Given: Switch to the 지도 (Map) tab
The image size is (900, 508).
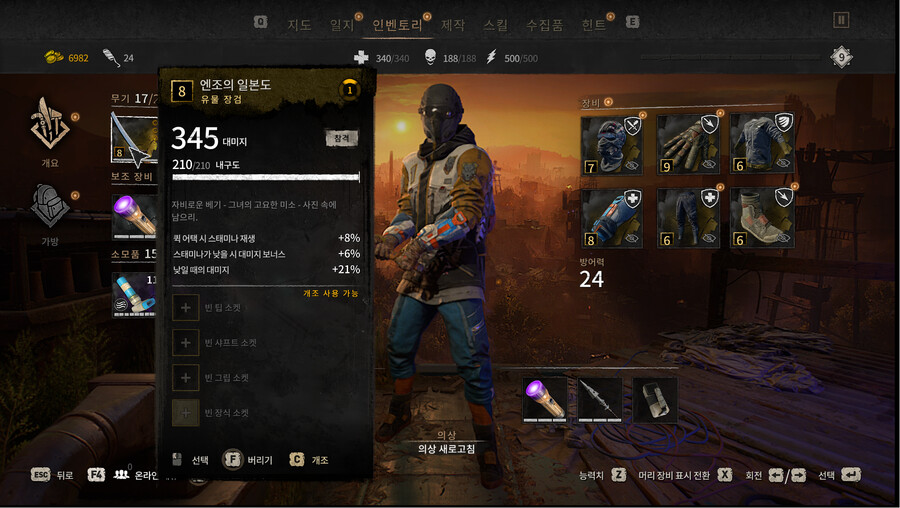Looking at the screenshot, I should [299, 24].
